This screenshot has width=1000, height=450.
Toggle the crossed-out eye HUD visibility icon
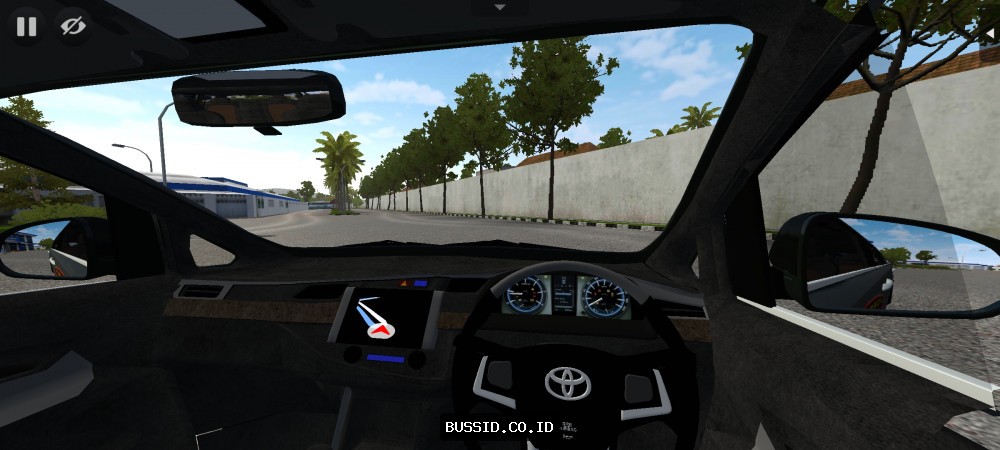click(73, 26)
